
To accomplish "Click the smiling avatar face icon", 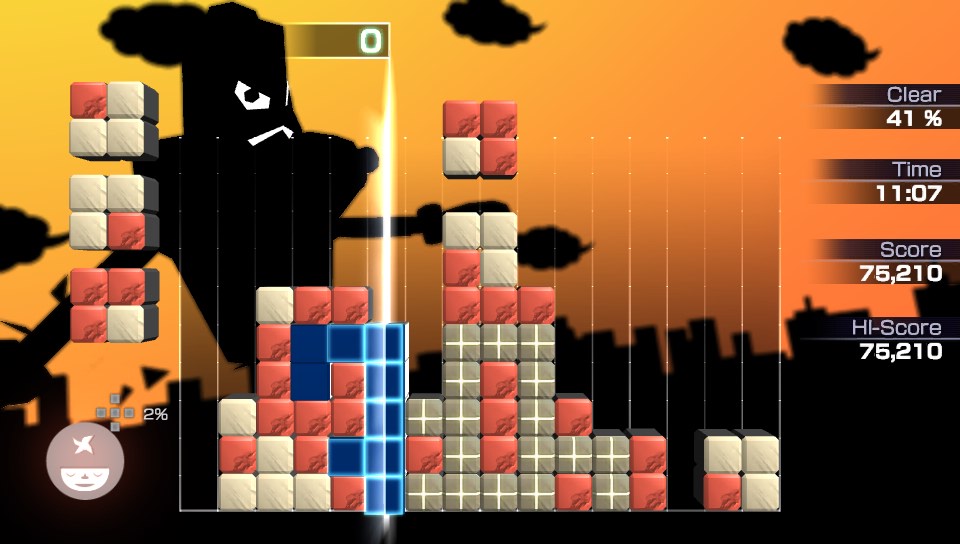I will 85,463.
